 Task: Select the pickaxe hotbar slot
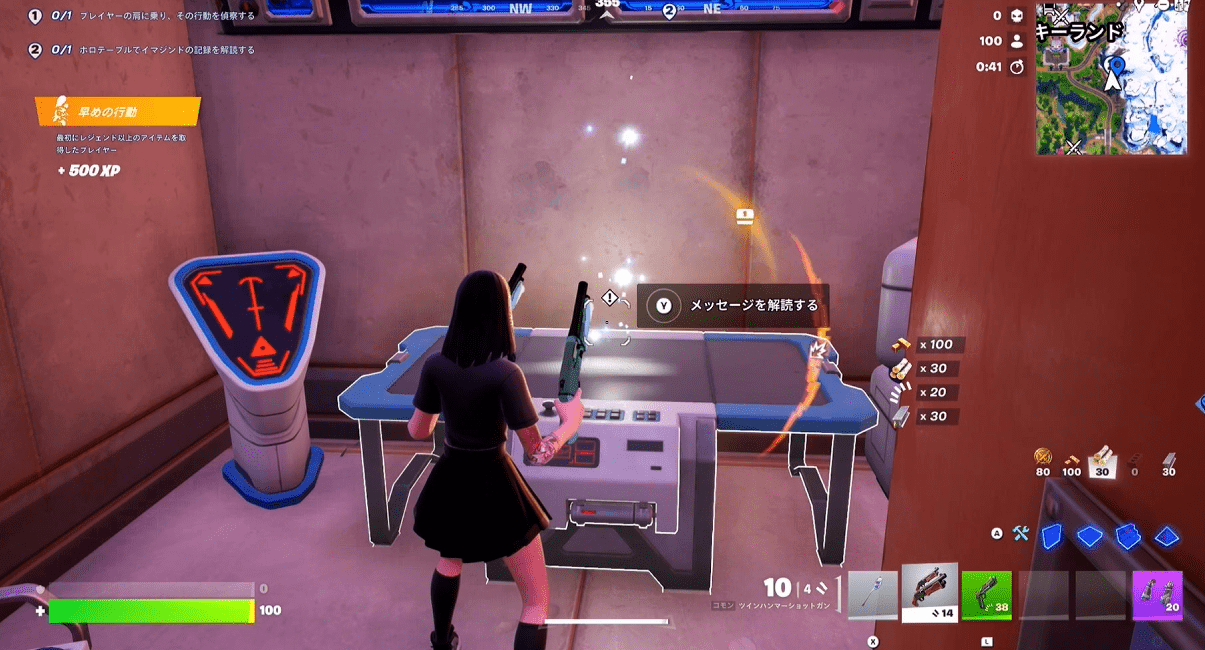click(x=872, y=596)
